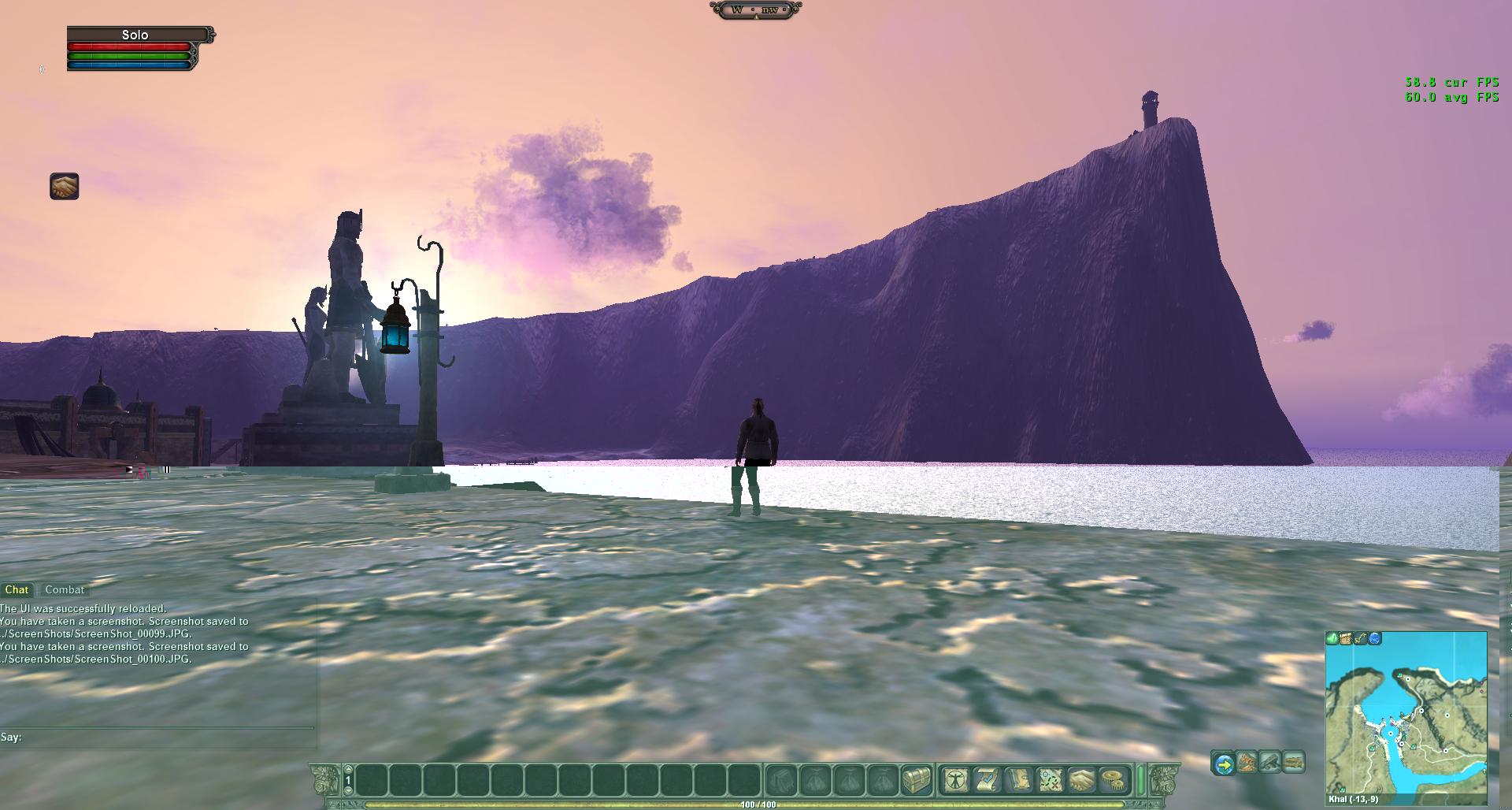Toggle the golden key minimap filter
The height and width of the screenshot is (810, 1512).
coord(1361,638)
